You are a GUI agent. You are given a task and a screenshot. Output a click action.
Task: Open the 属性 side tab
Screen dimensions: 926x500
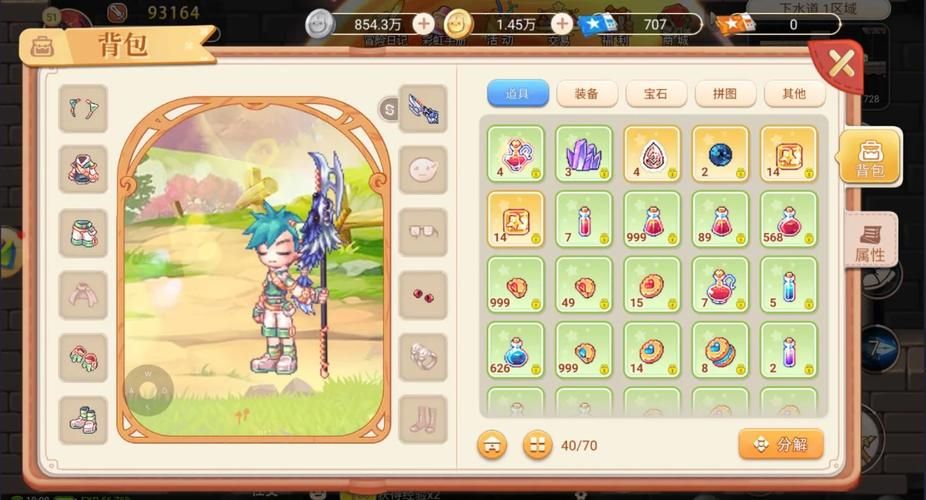(x=870, y=241)
